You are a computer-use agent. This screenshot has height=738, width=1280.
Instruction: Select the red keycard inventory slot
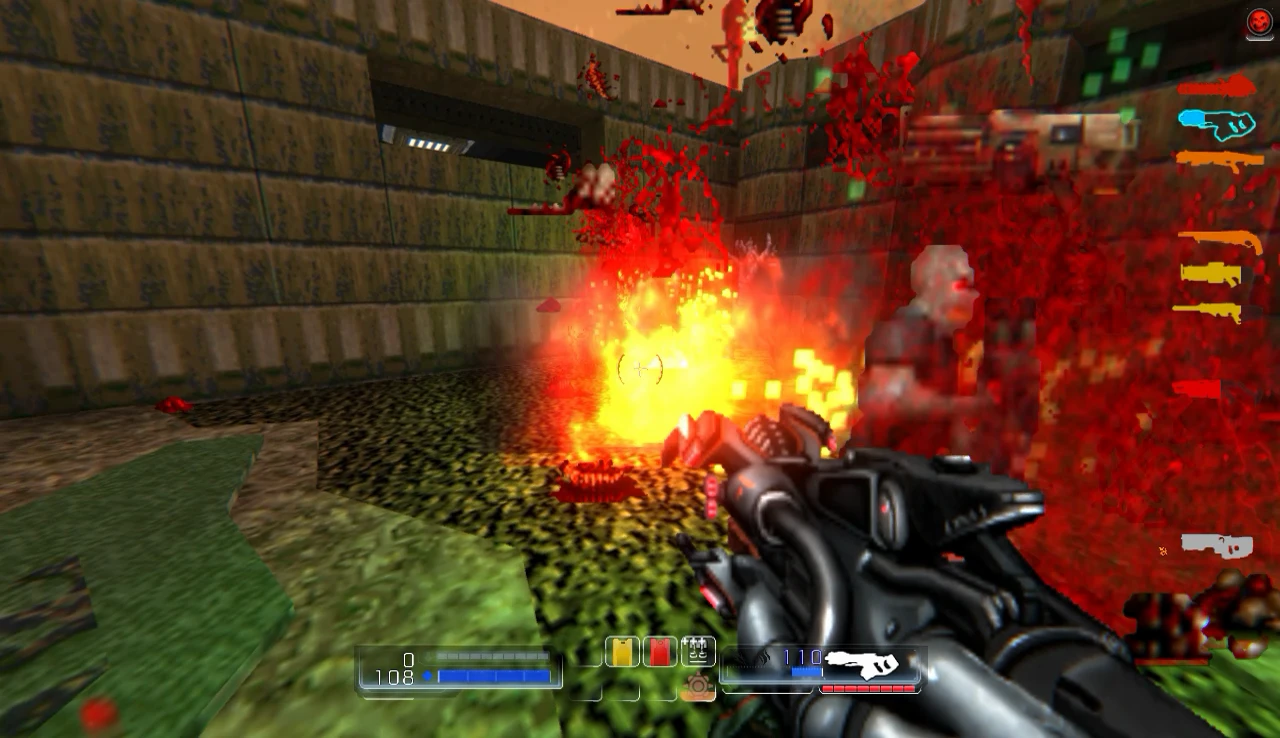[659, 652]
